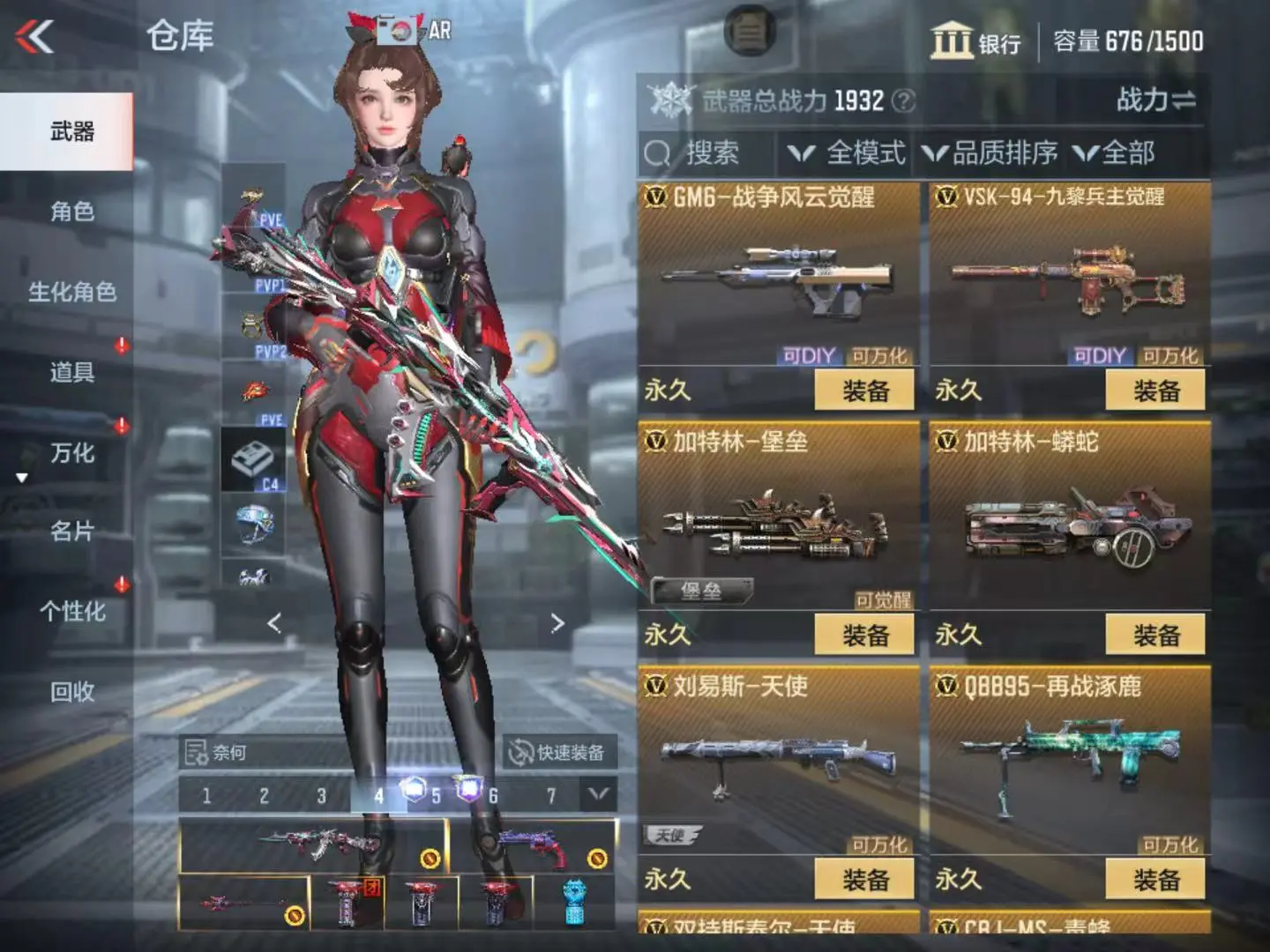Switch to the 角色 tab
Image resolution: width=1270 pixels, height=952 pixels.
pos(72,212)
